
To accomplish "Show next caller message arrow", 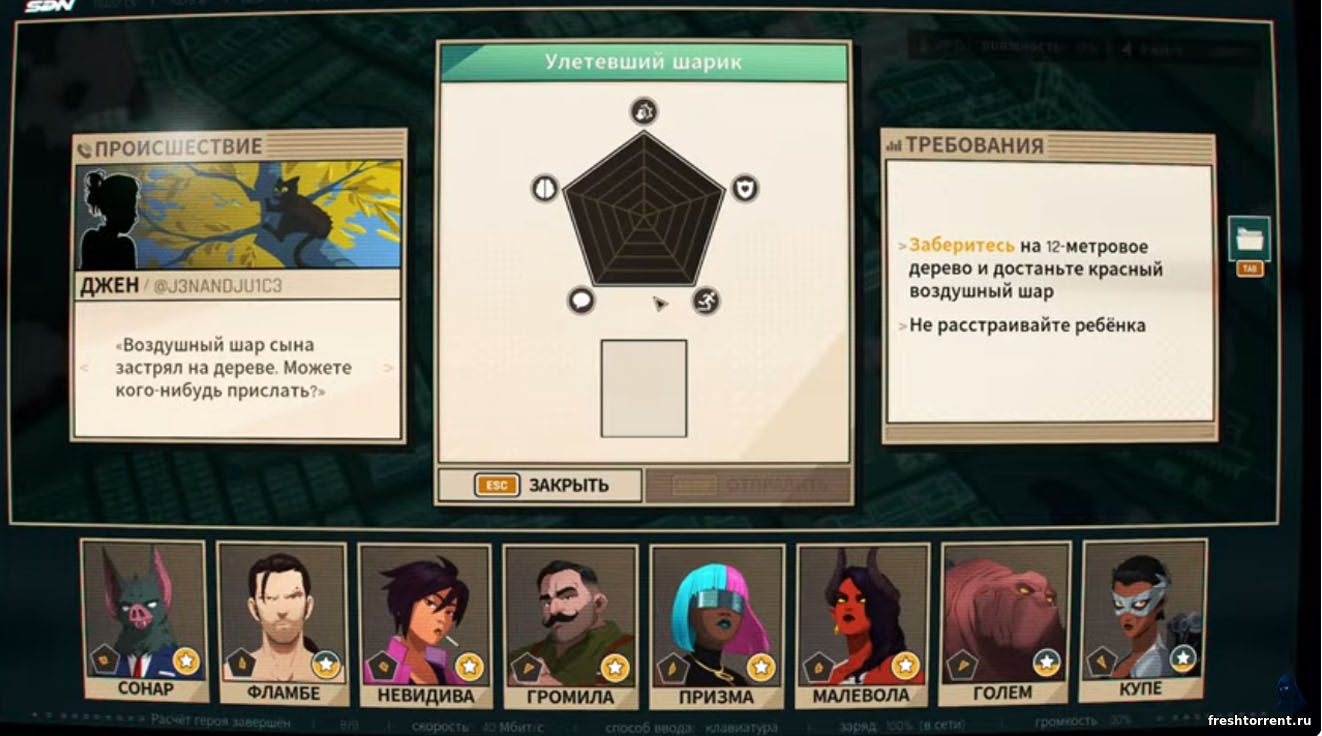I will coord(389,368).
